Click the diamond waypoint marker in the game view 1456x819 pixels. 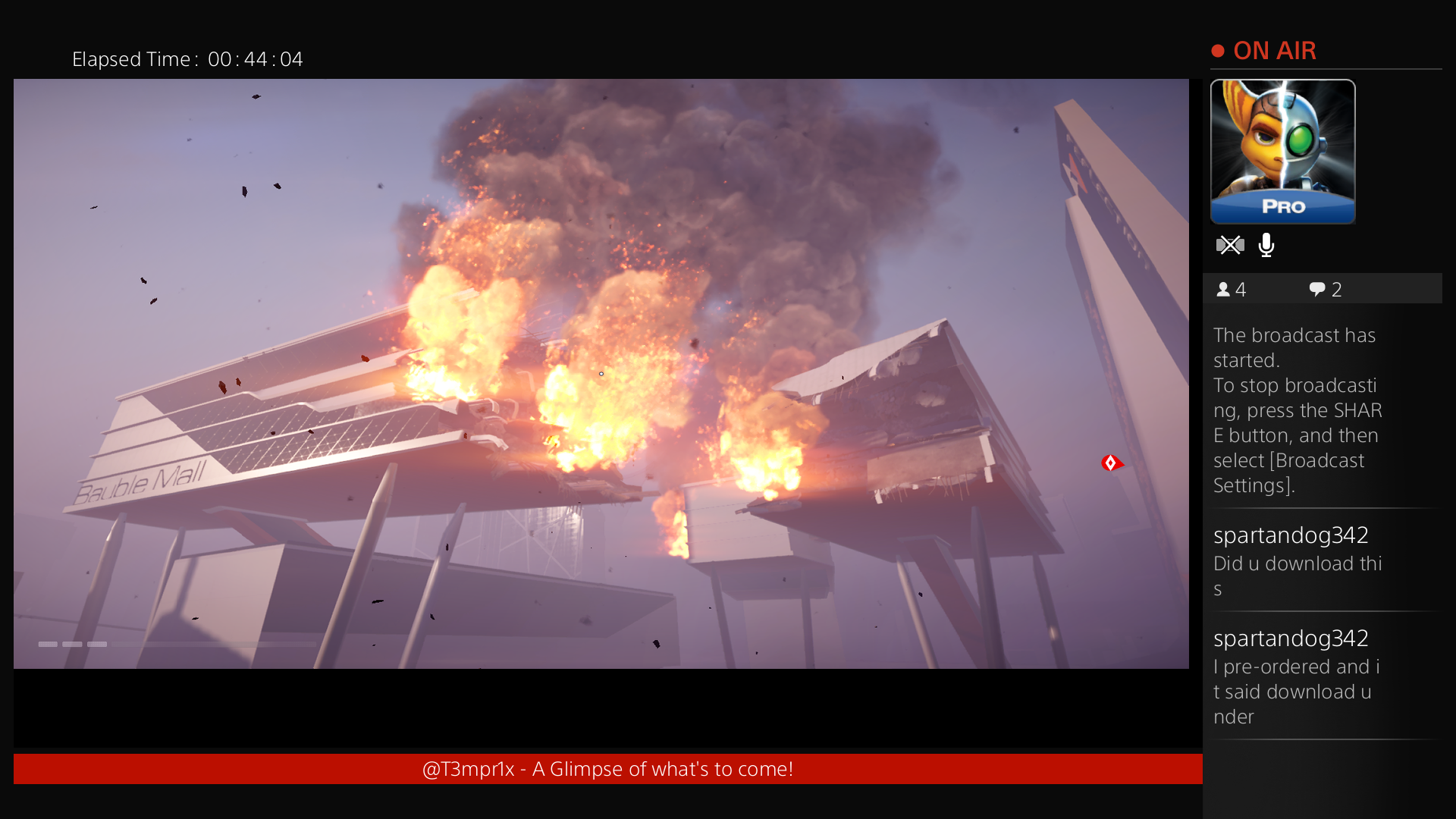[x=1111, y=463]
